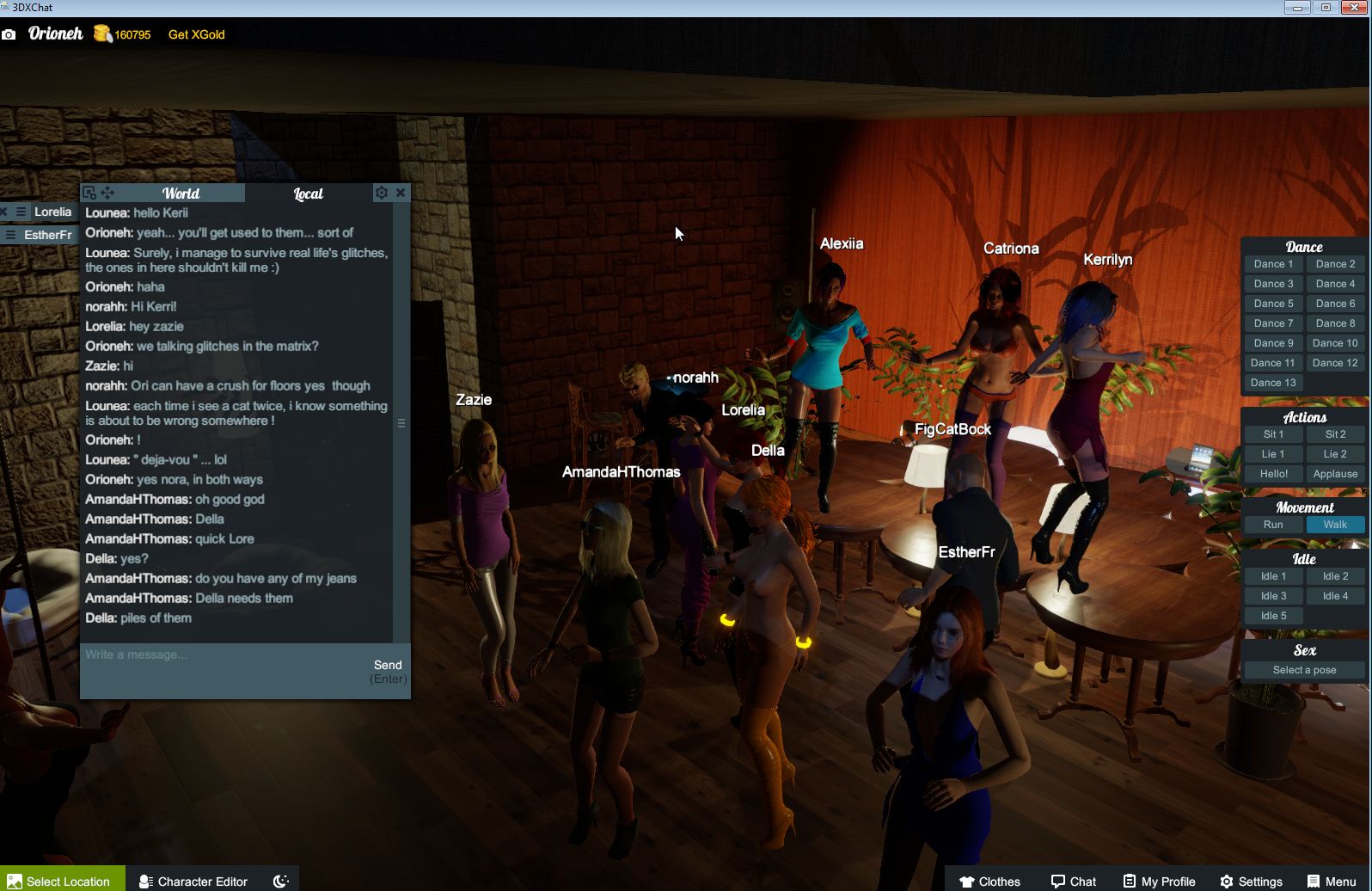Viewport: 1372px width, 891px height.
Task: Send the chat message
Action: tap(388, 665)
